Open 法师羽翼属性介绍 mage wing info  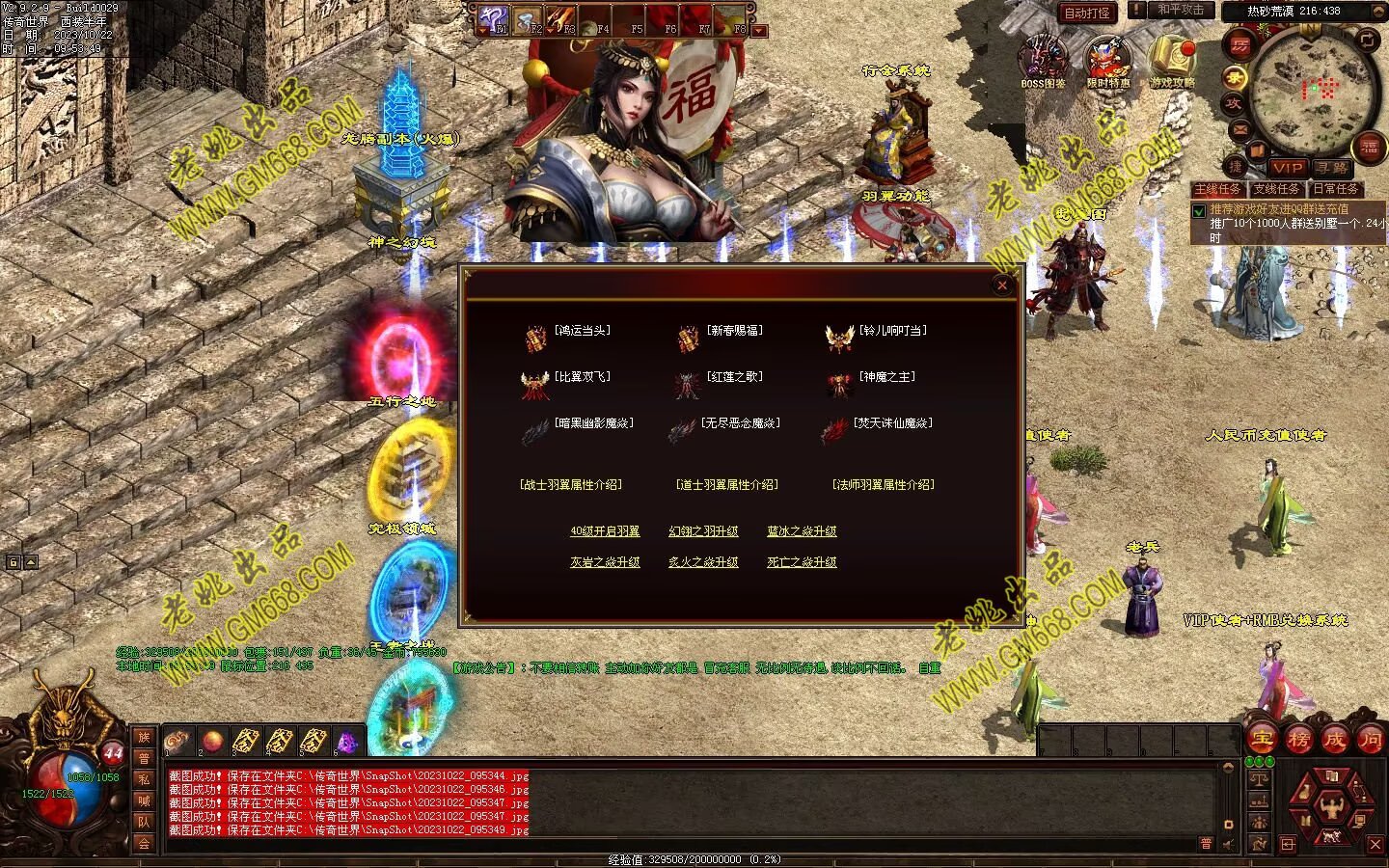883,485
